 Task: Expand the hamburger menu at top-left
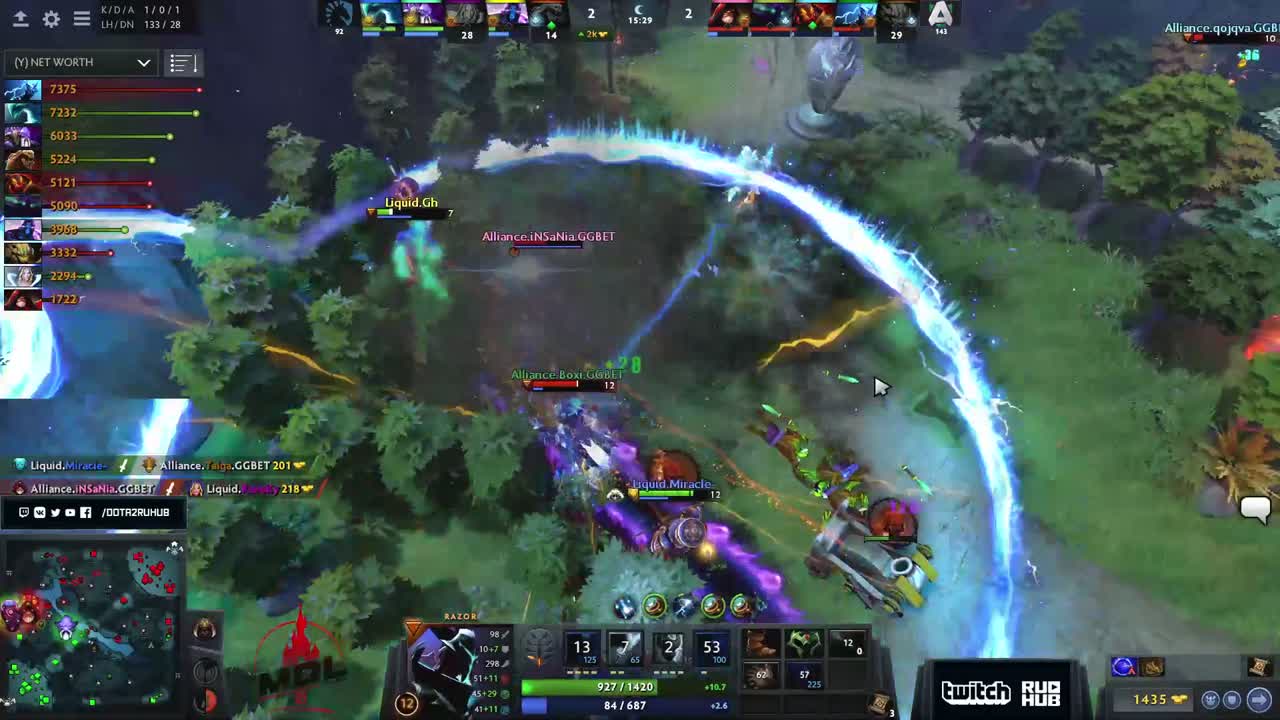[x=82, y=18]
